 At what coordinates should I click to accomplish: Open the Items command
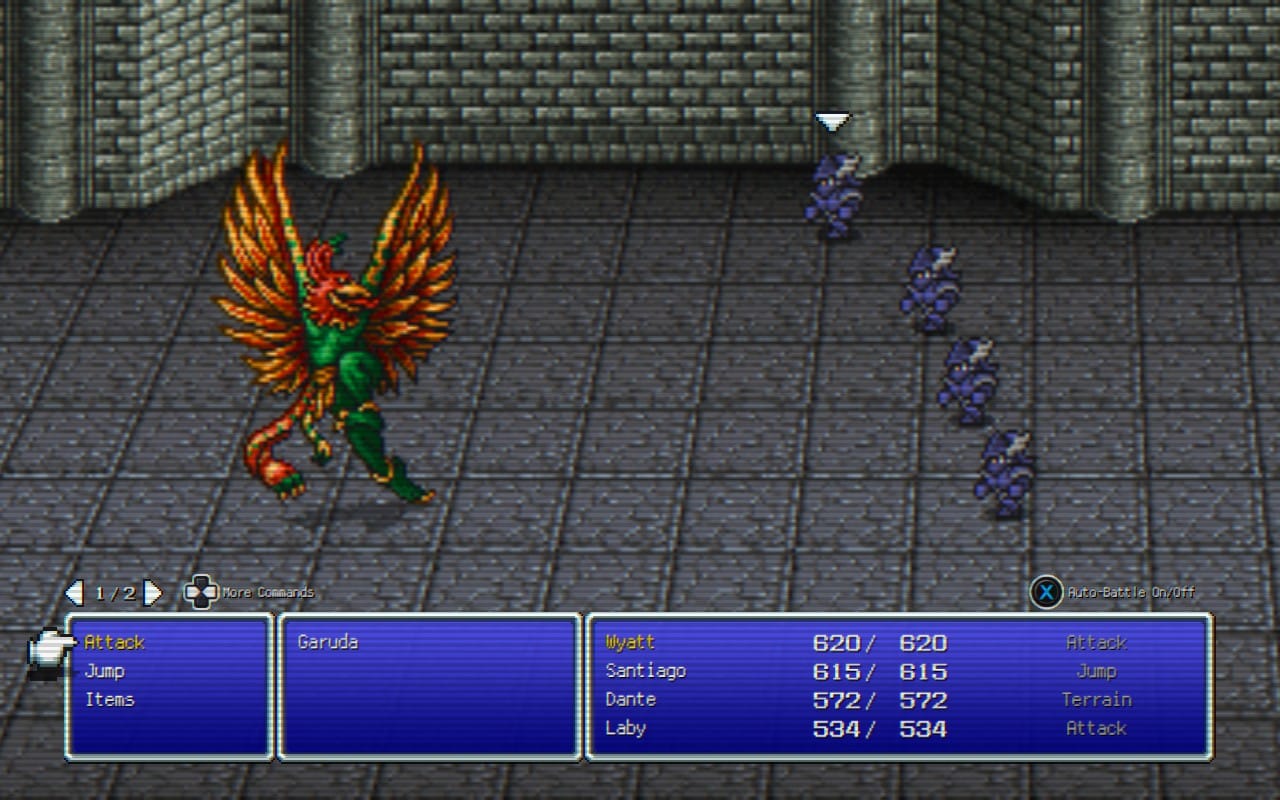click(x=109, y=699)
